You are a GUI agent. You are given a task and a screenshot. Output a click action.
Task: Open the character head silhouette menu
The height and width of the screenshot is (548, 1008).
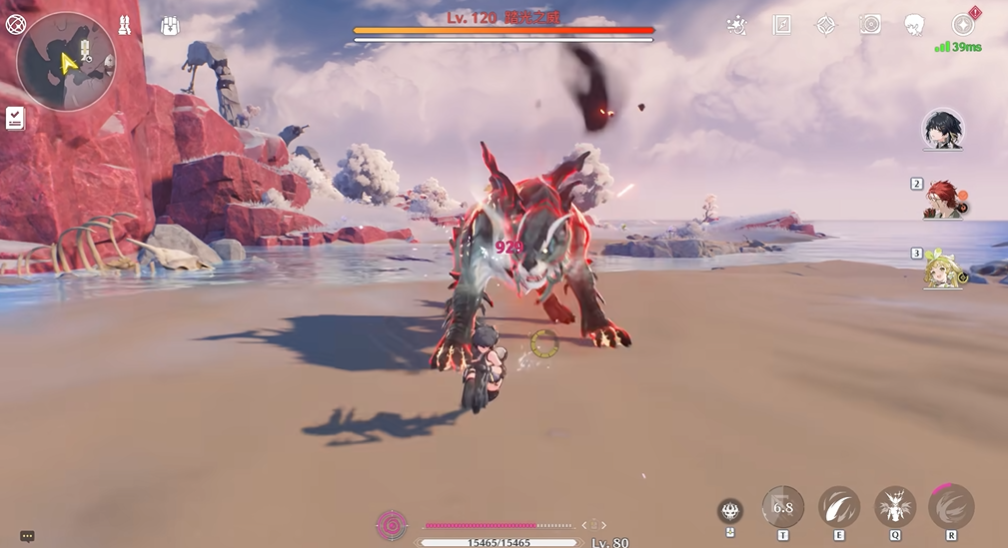tap(913, 25)
